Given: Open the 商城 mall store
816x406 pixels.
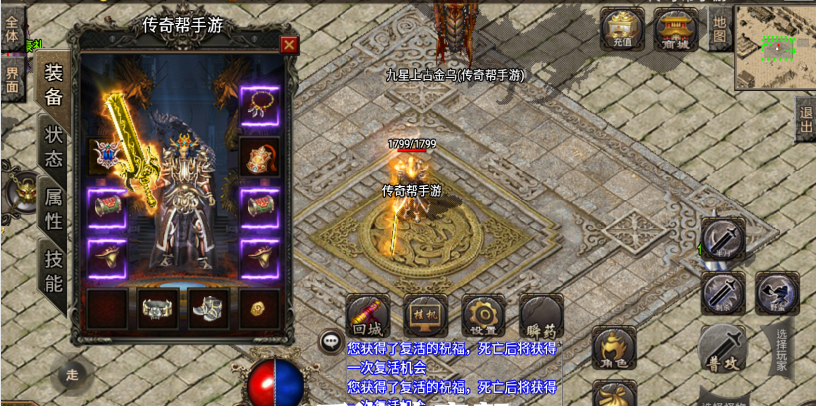Looking at the screenshot, I should click(676, 28).
